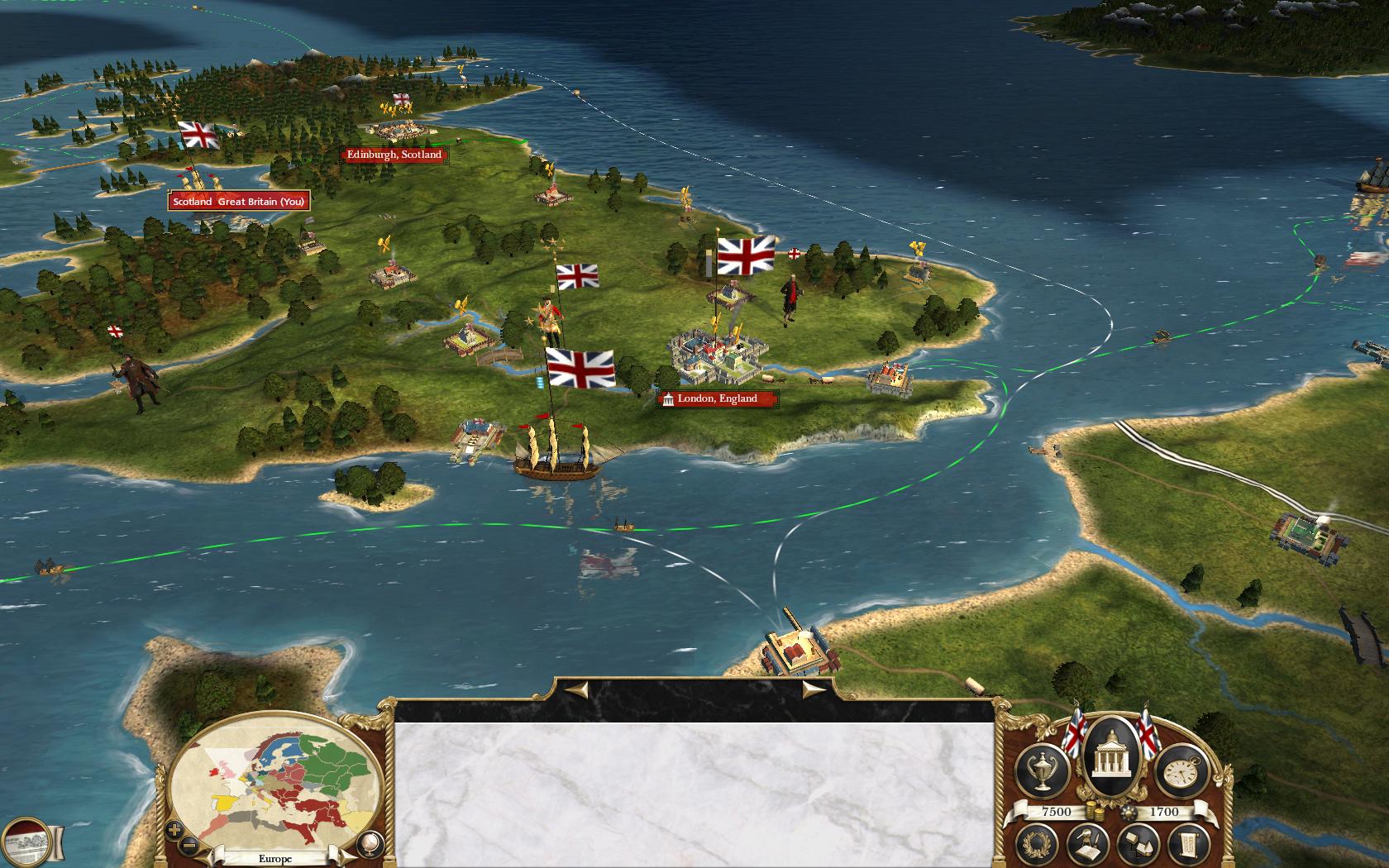This screenshot has width=1389, height=868.
Task: Select the Edinburgh, Scotland settlement label
Action: (394, 155)
